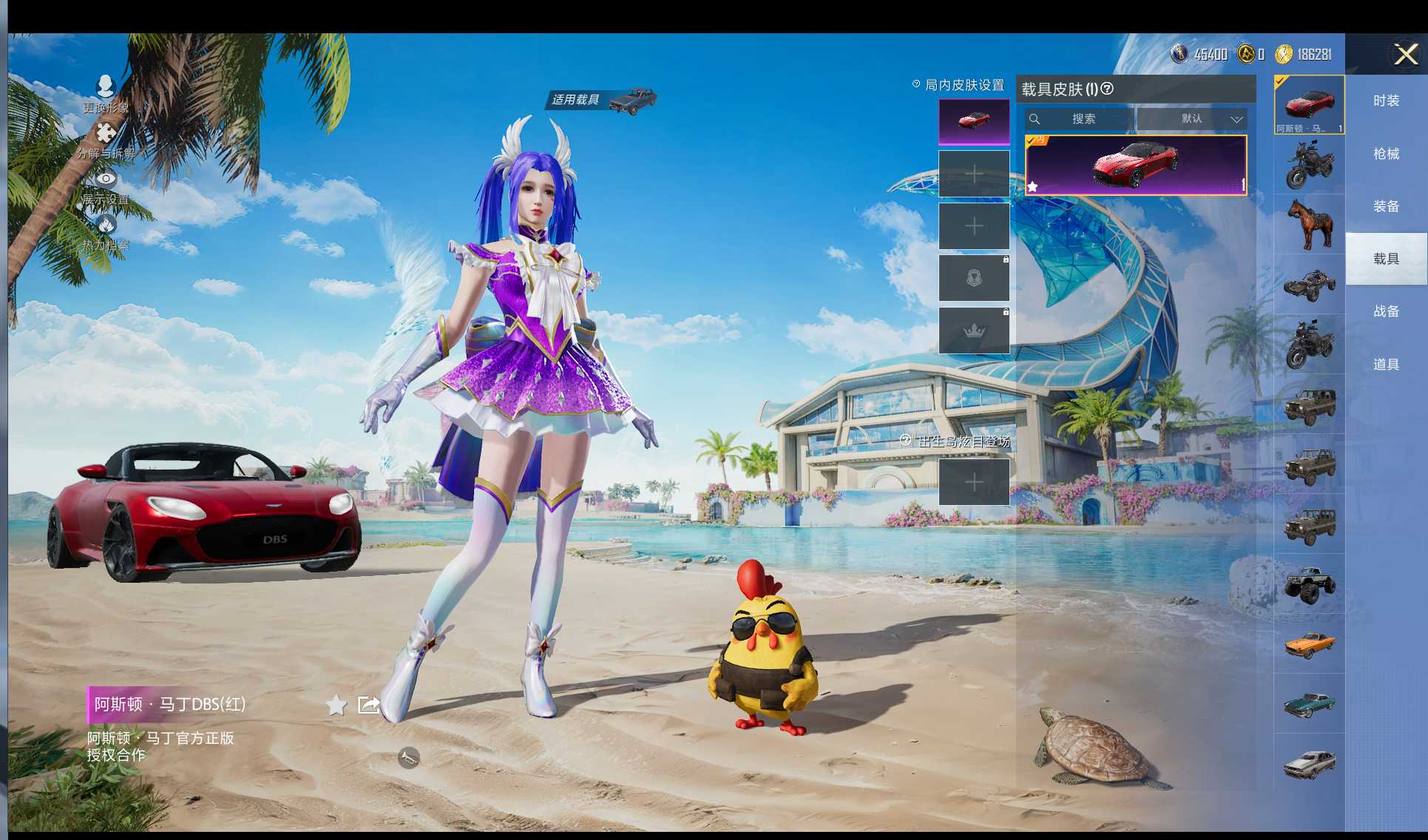
Task: Close the vehicle skin screen
Action: click(1405, 54)
